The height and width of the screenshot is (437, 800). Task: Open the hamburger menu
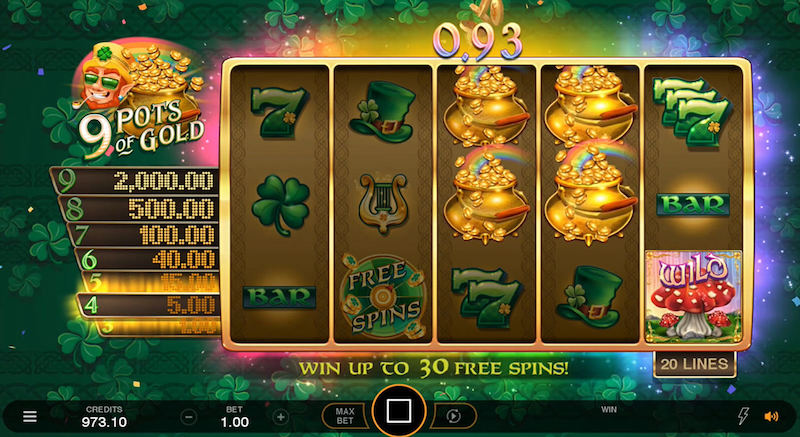point(31,416)
